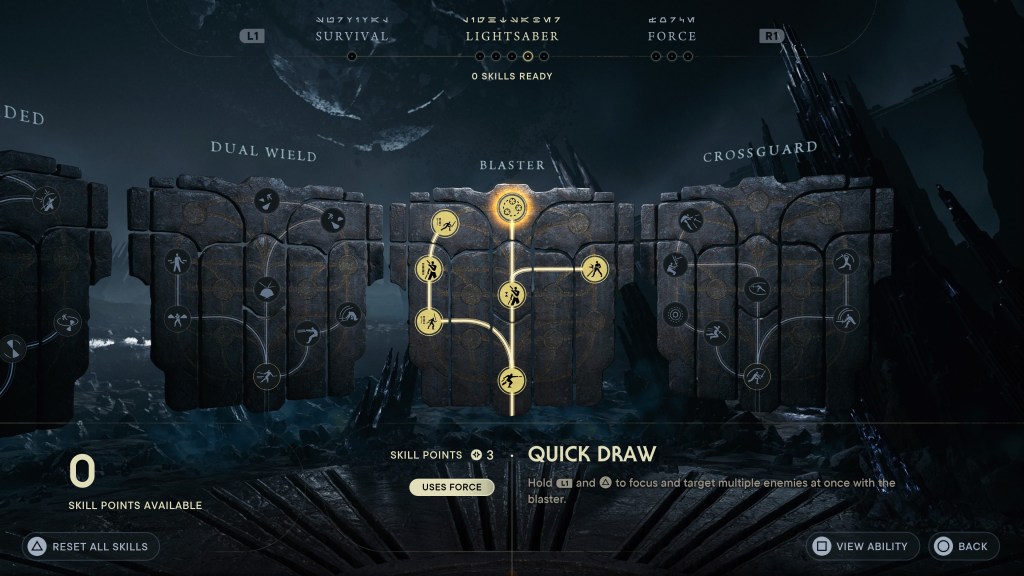
Task: Select the dome-shaped skill node in Dual Wield
Action: tap(268, 291)
